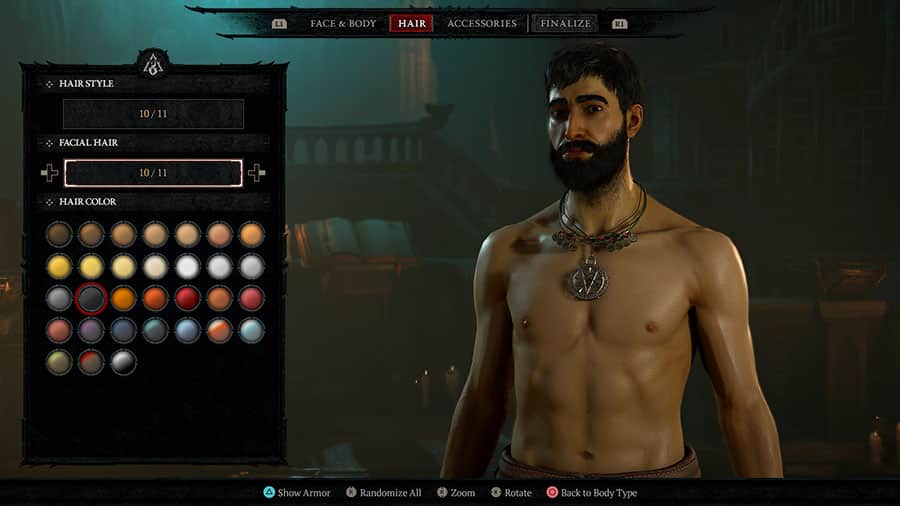The width and height of the screenshot is (900, 506).
Task: Select the Hair tab
Action: 411,23
